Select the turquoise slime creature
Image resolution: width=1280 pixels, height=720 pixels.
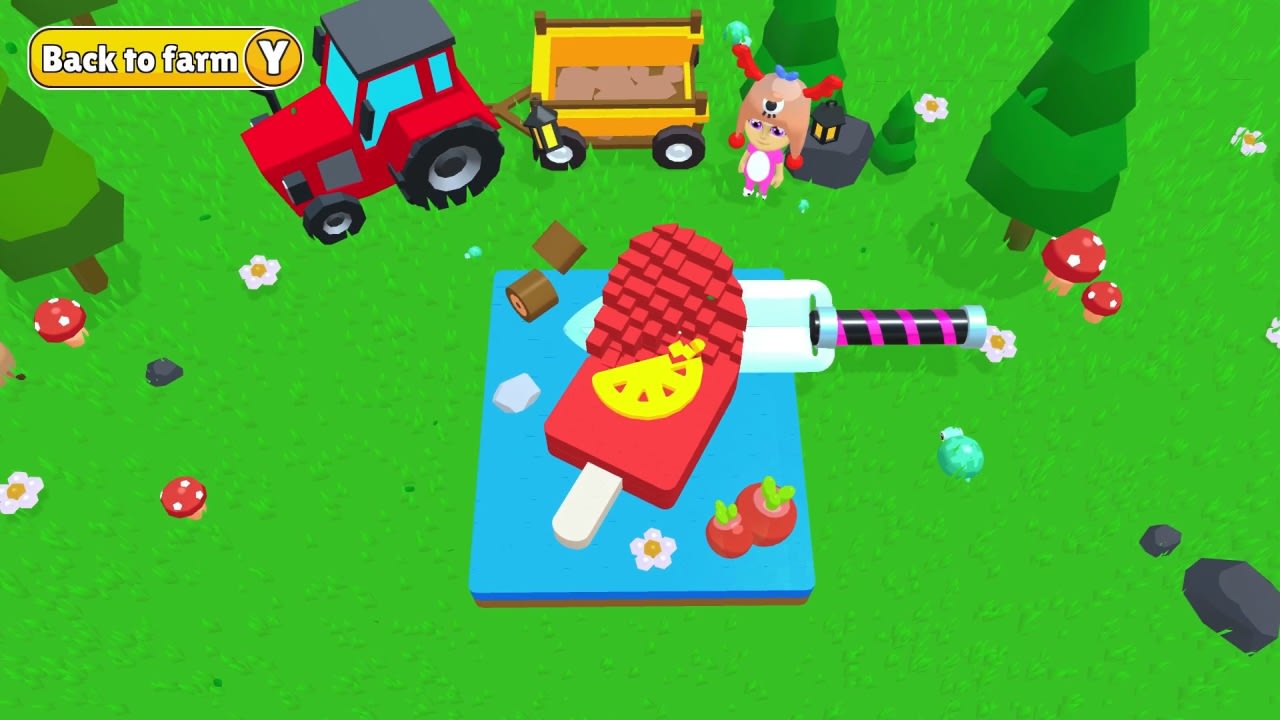pyautogui.click(x=958, y=456)
